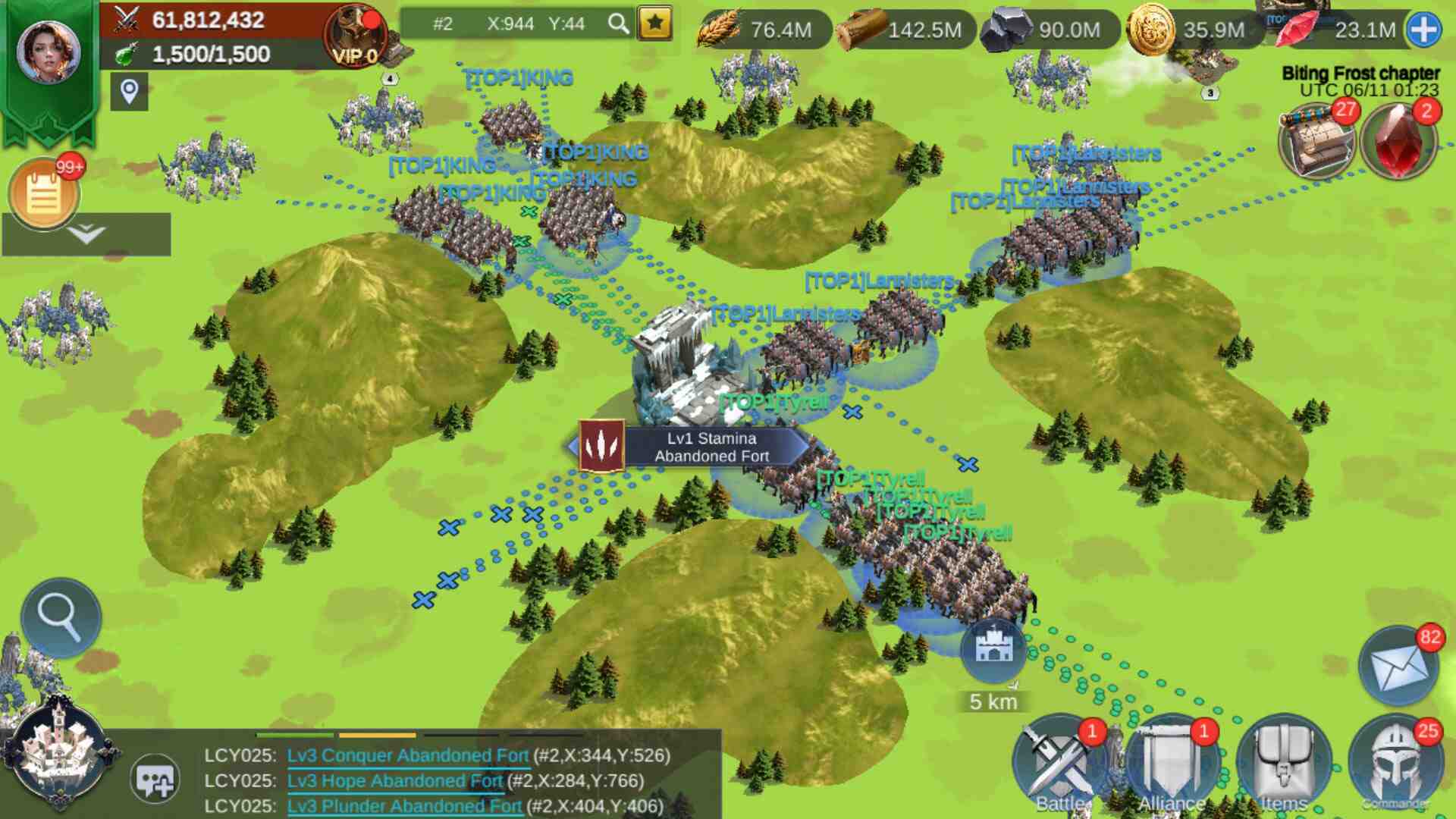Tap the blue plus to add gems
The height and width of the screenshot is (819, 1456).
[x=1423, y=30]
